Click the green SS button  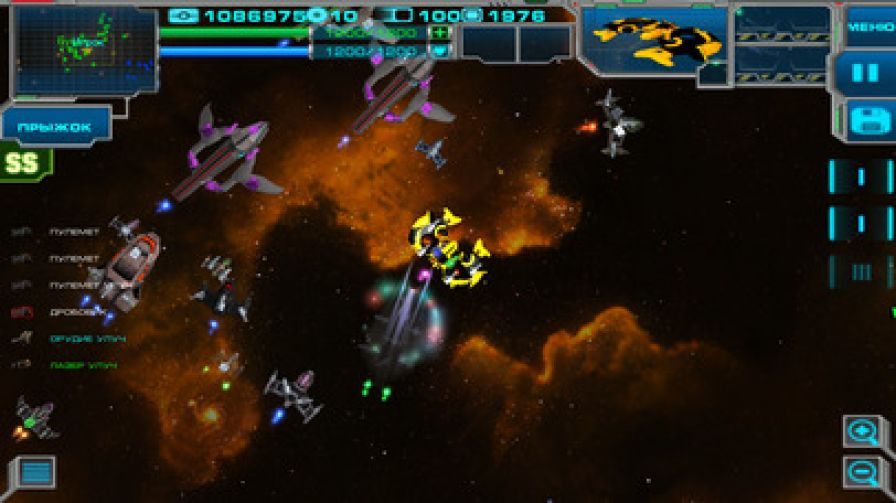23,162
